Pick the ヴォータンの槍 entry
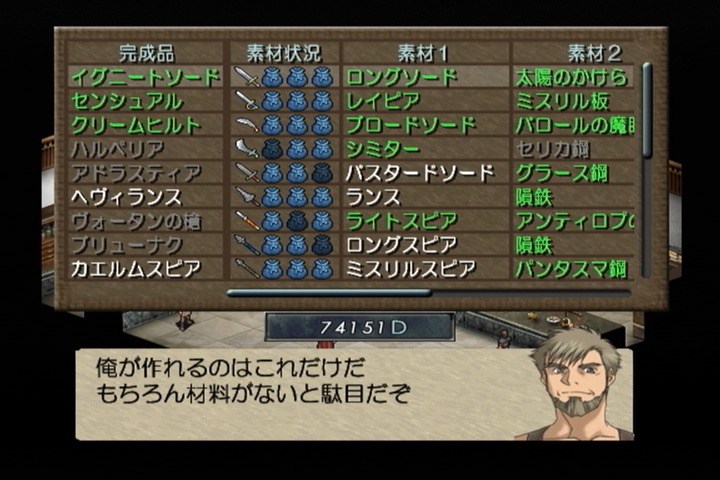 click(x=134, y=221)
